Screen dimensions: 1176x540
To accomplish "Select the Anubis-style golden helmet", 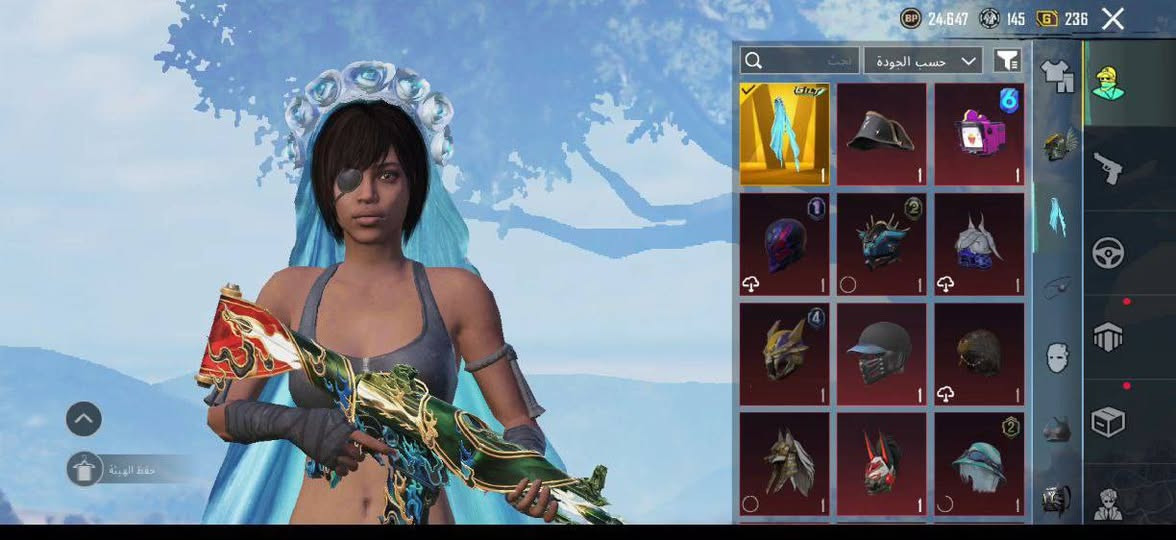I will [784, 464].
